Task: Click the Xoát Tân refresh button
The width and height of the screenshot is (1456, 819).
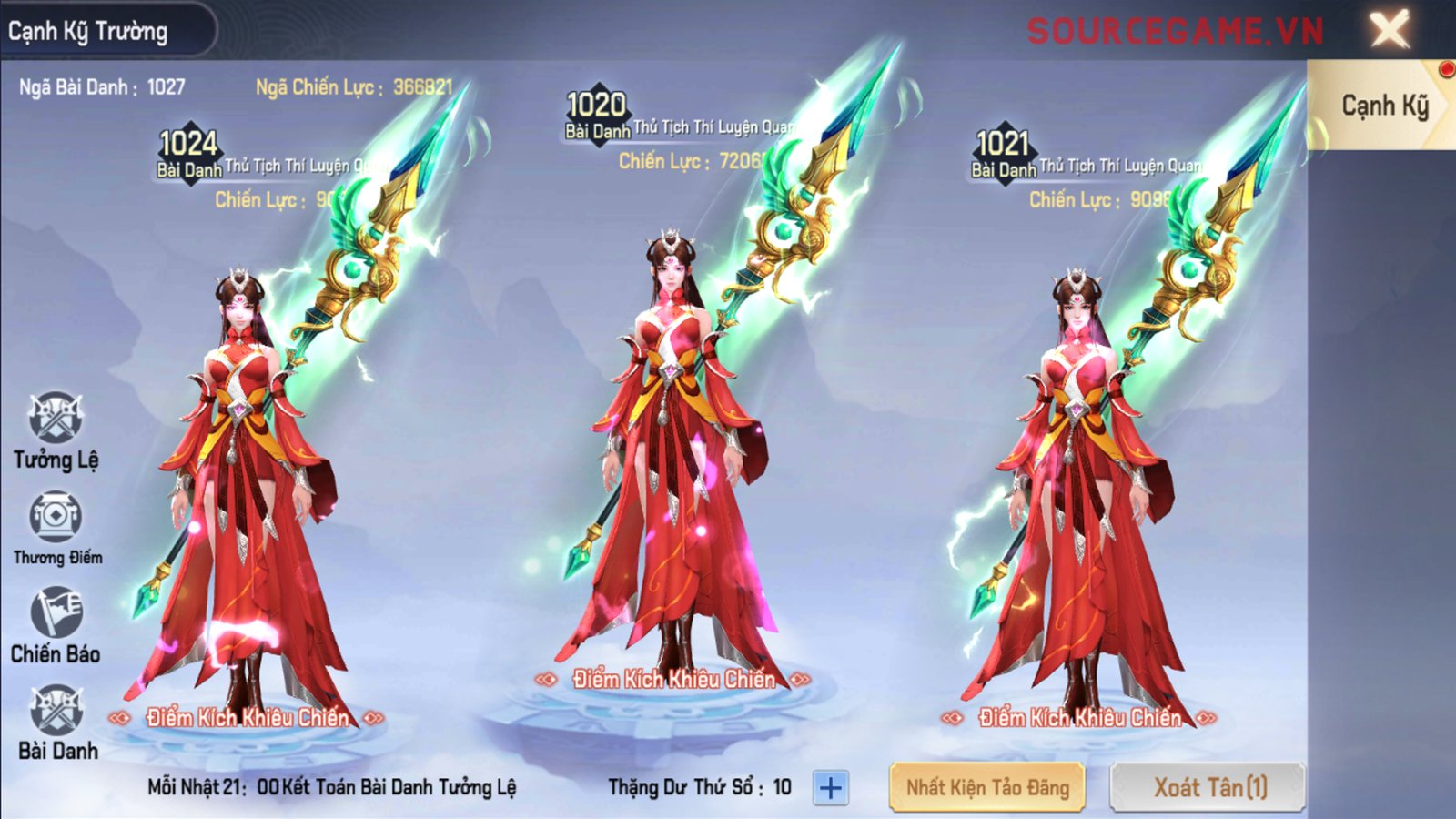Action: tap(1208, 787)
